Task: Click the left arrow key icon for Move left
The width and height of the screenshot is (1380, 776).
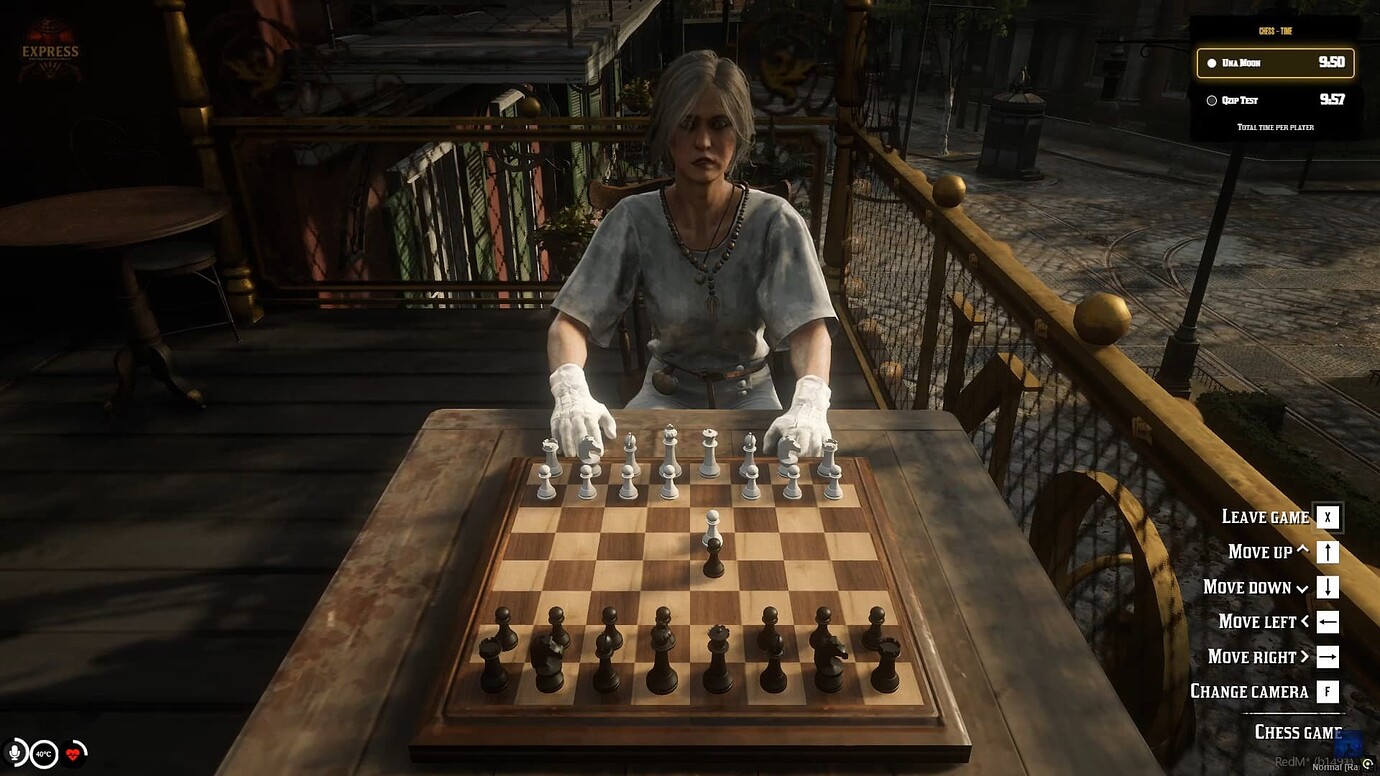Action: [x=1328, y=622]
